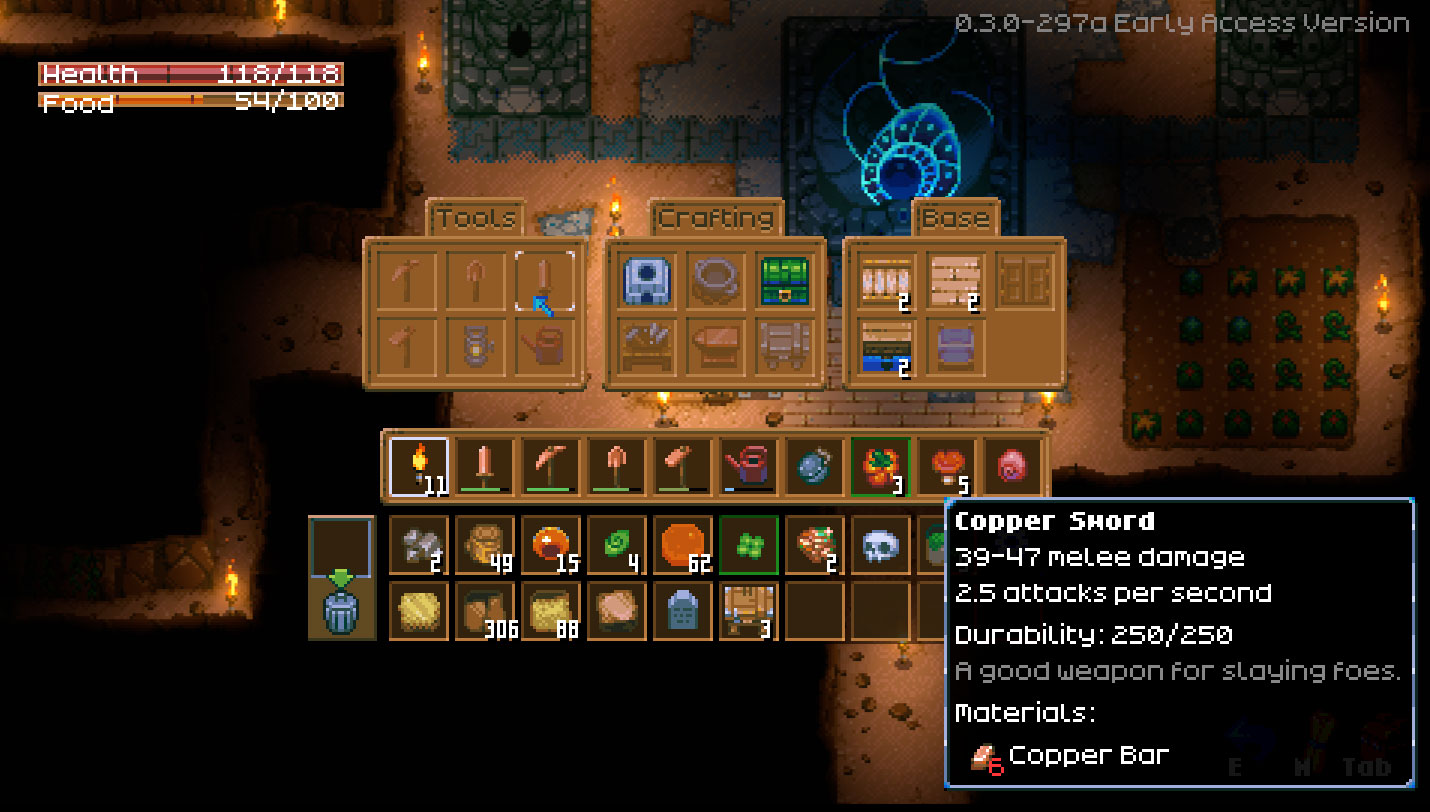Pick the cooking pot recipe in Crafting

716,281
